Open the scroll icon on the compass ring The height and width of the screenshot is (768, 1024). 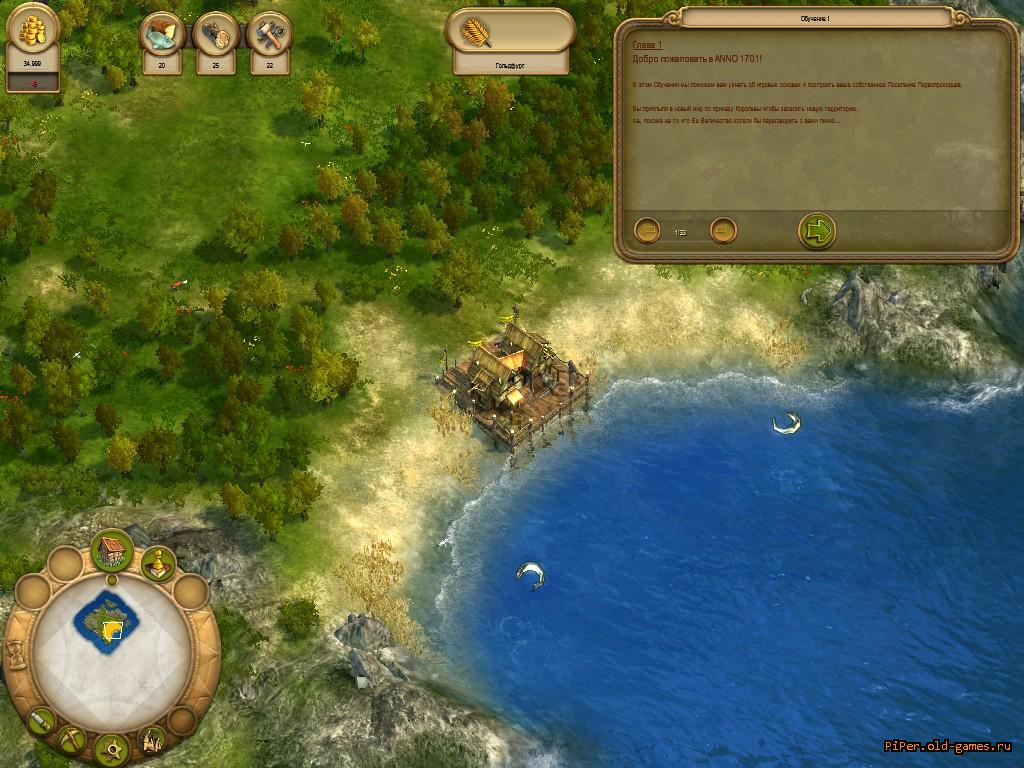pos(40,720)
